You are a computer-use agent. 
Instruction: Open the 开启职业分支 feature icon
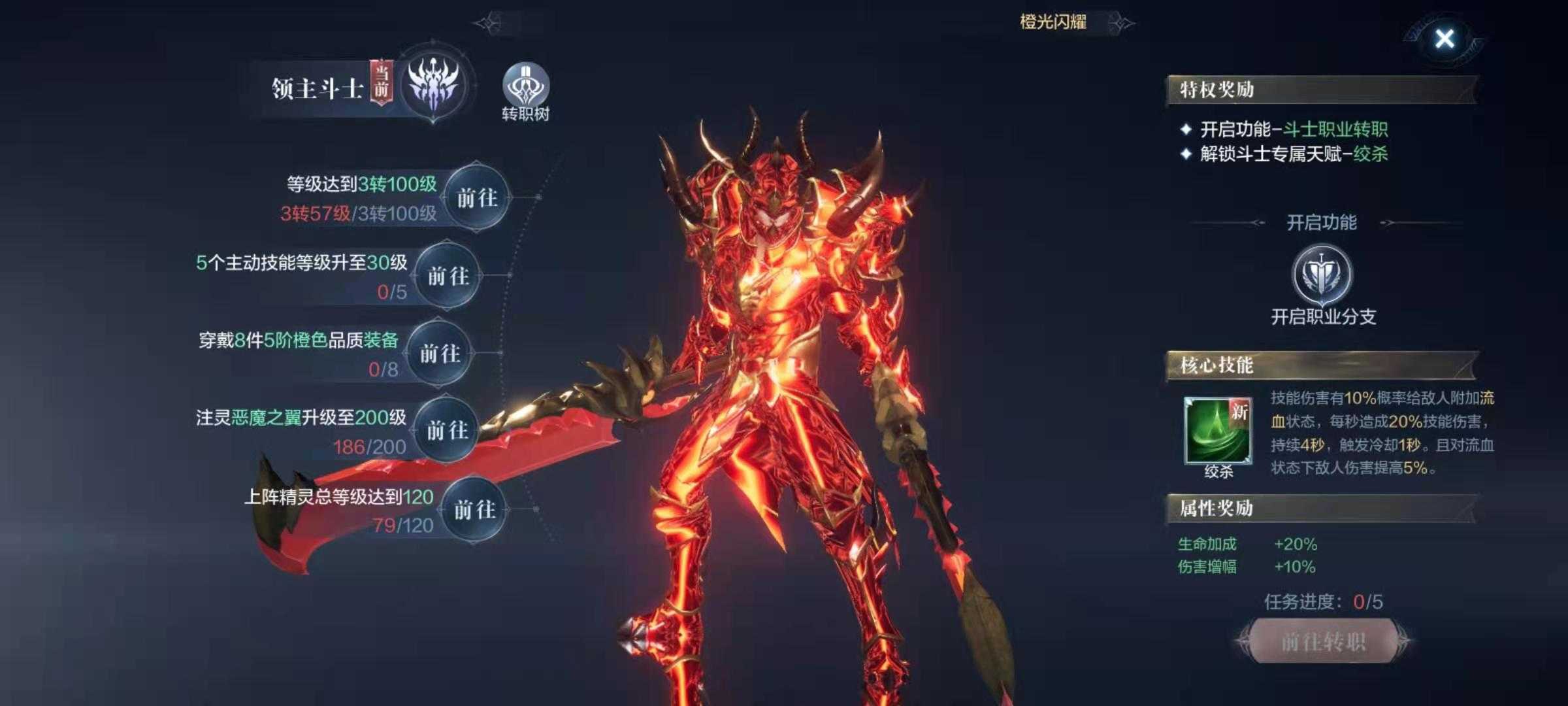[1322, 275]
